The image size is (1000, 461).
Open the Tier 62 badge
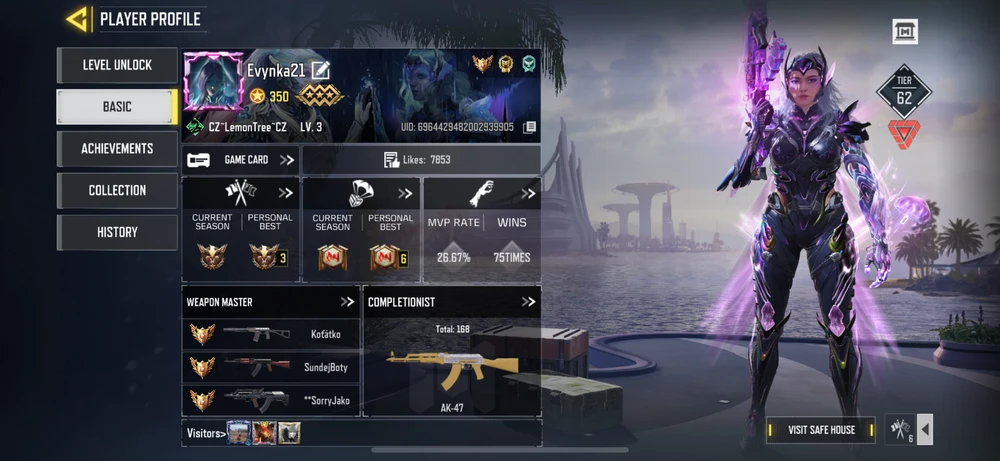[904, 93]
